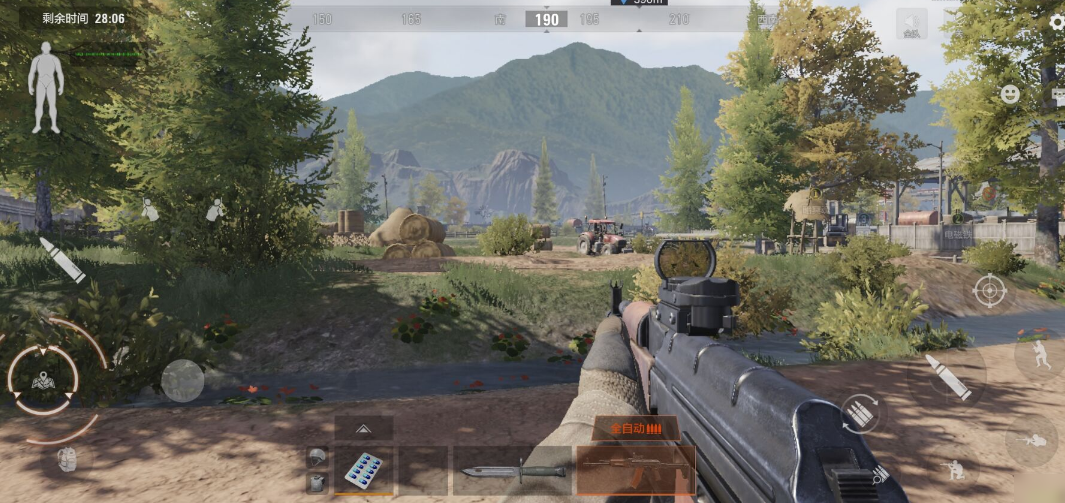Image resolution: width=1065 pixels, height=503 pixels.
Task: Equip the bayonet knife slot
Action: tap(514, 470)
